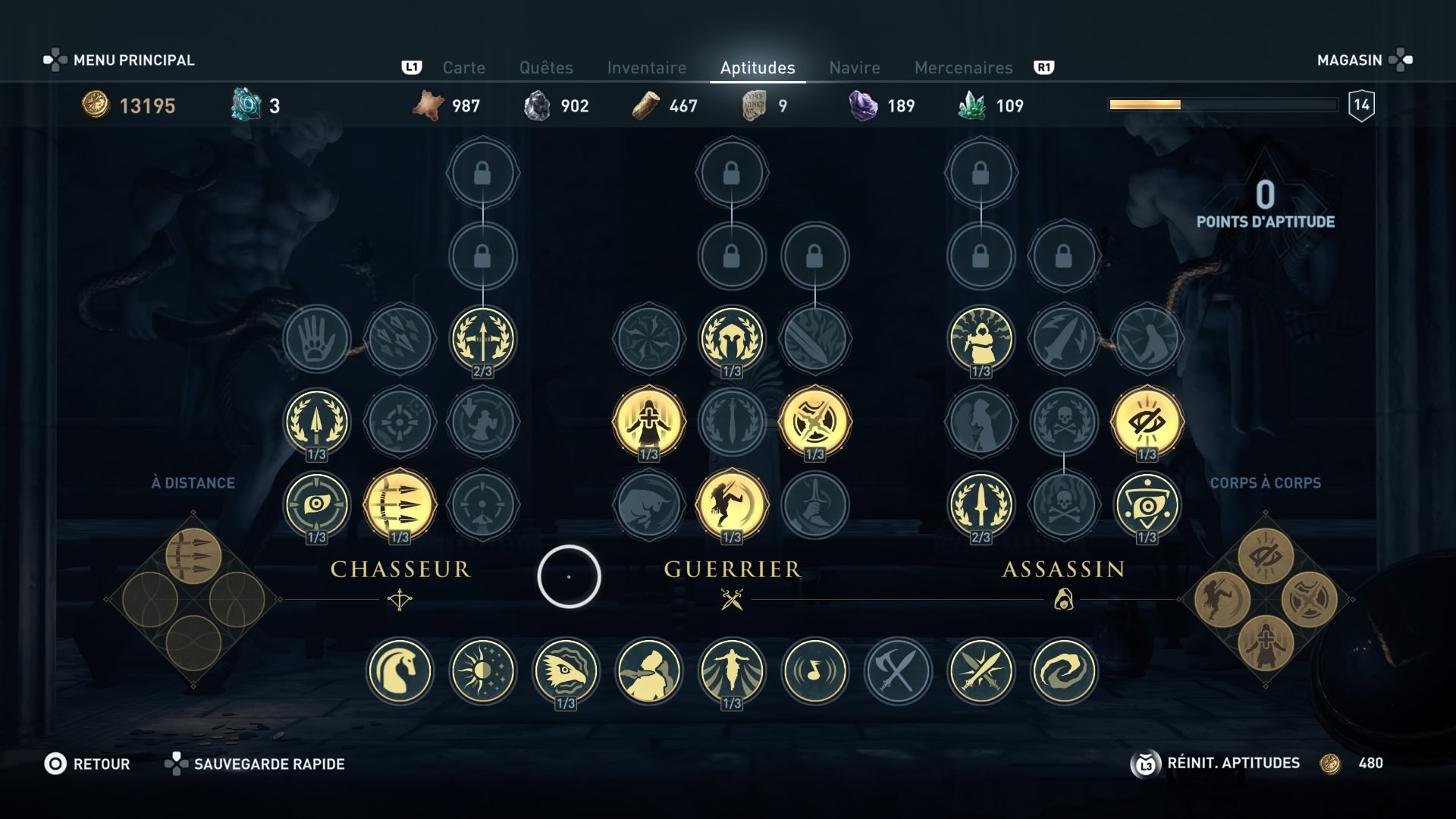Open the Quêtes tab
1456x819 pixels.
pyautogui.click(x=546, y=67)
